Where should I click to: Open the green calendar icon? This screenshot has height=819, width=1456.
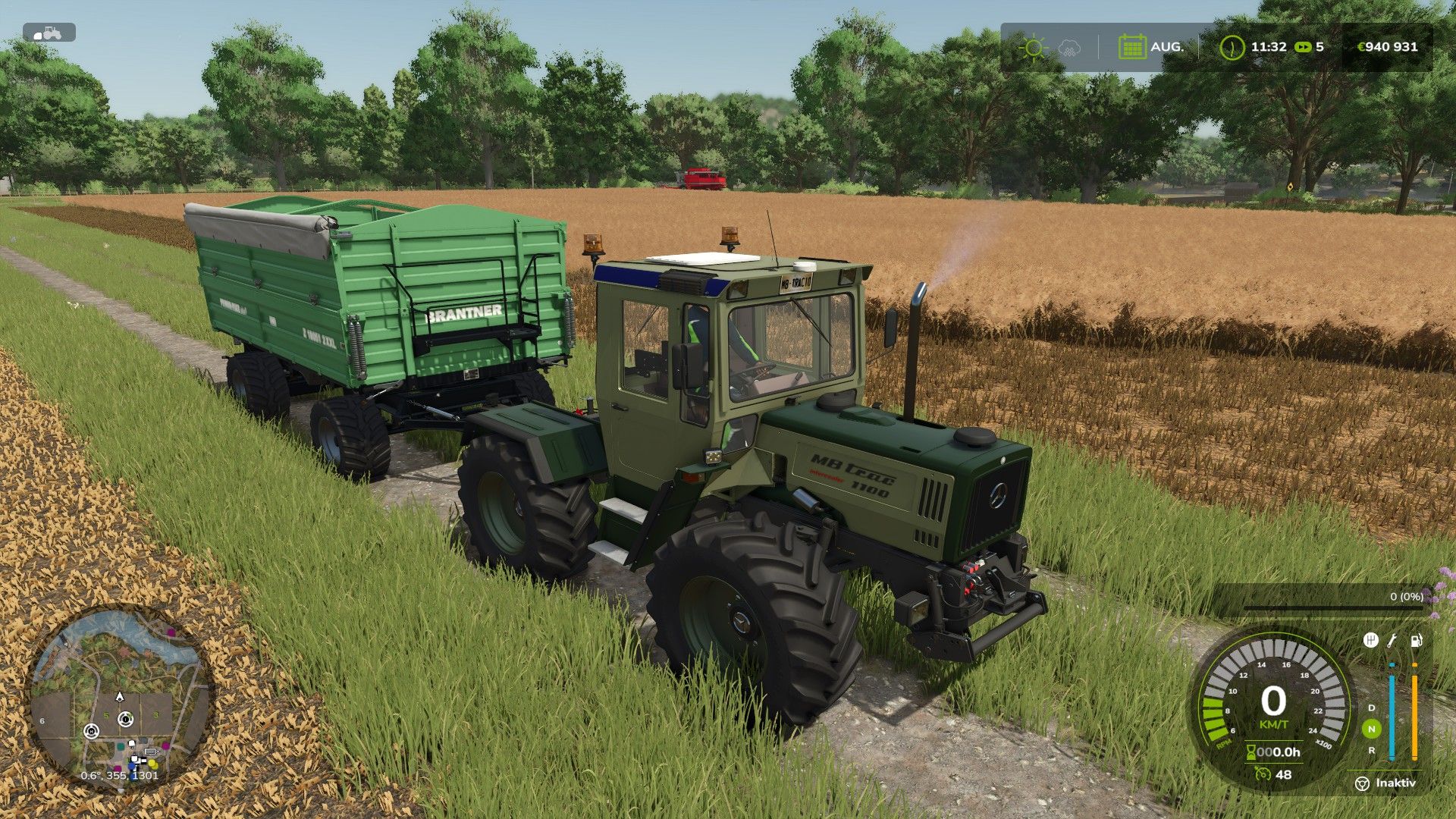click(x=1131, y=47)
